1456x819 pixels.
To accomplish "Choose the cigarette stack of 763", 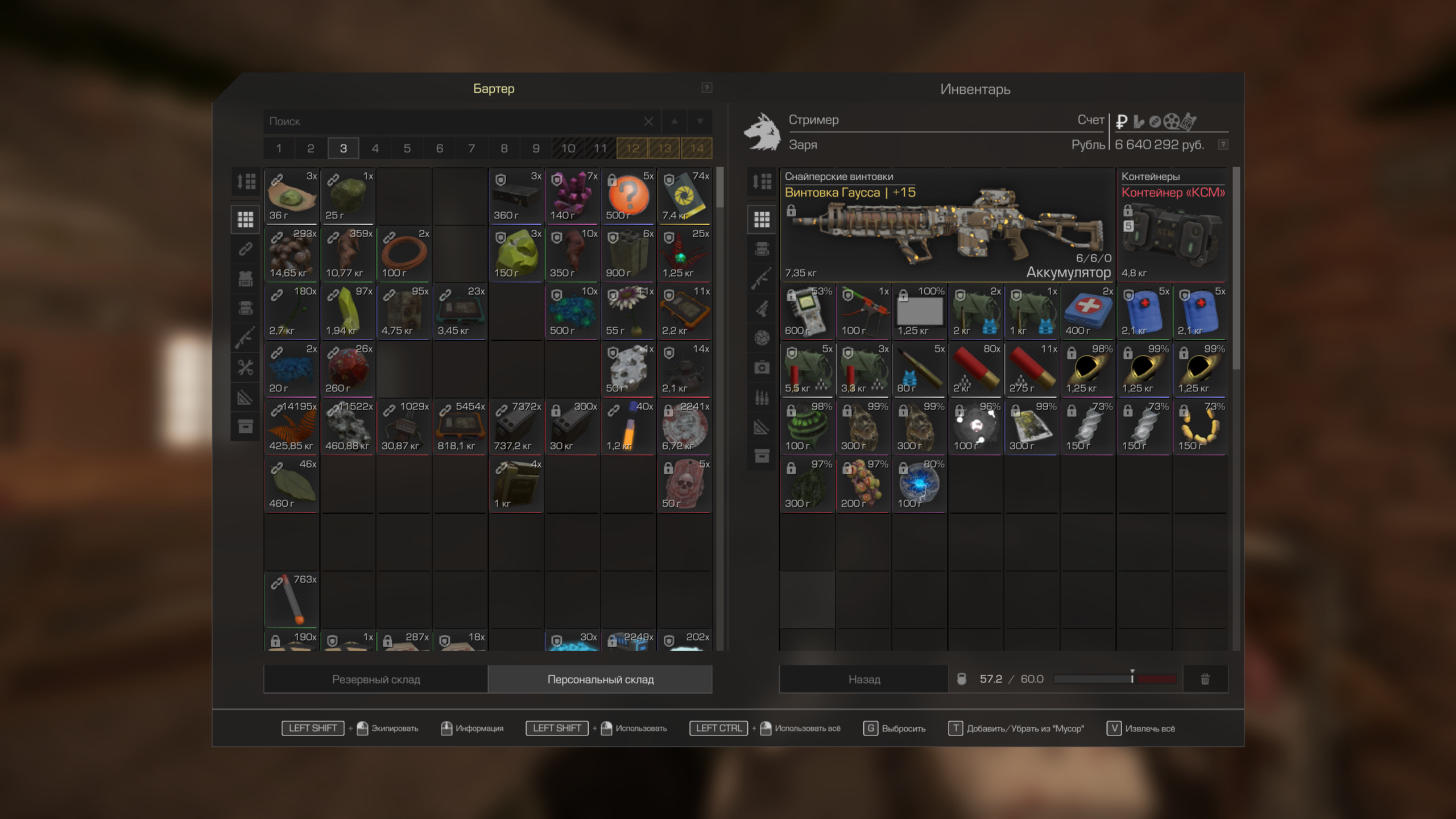I will tap(292, 599).
